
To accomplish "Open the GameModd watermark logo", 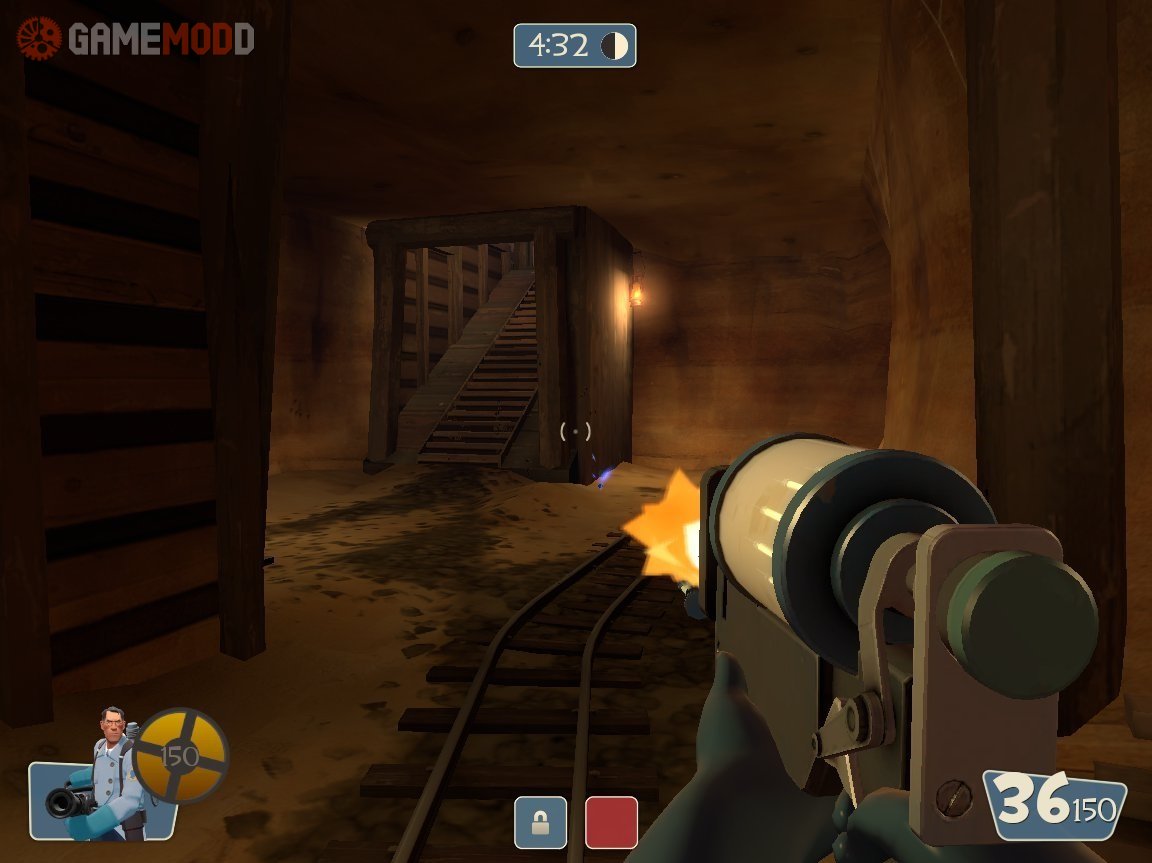I will click(136, 39).
